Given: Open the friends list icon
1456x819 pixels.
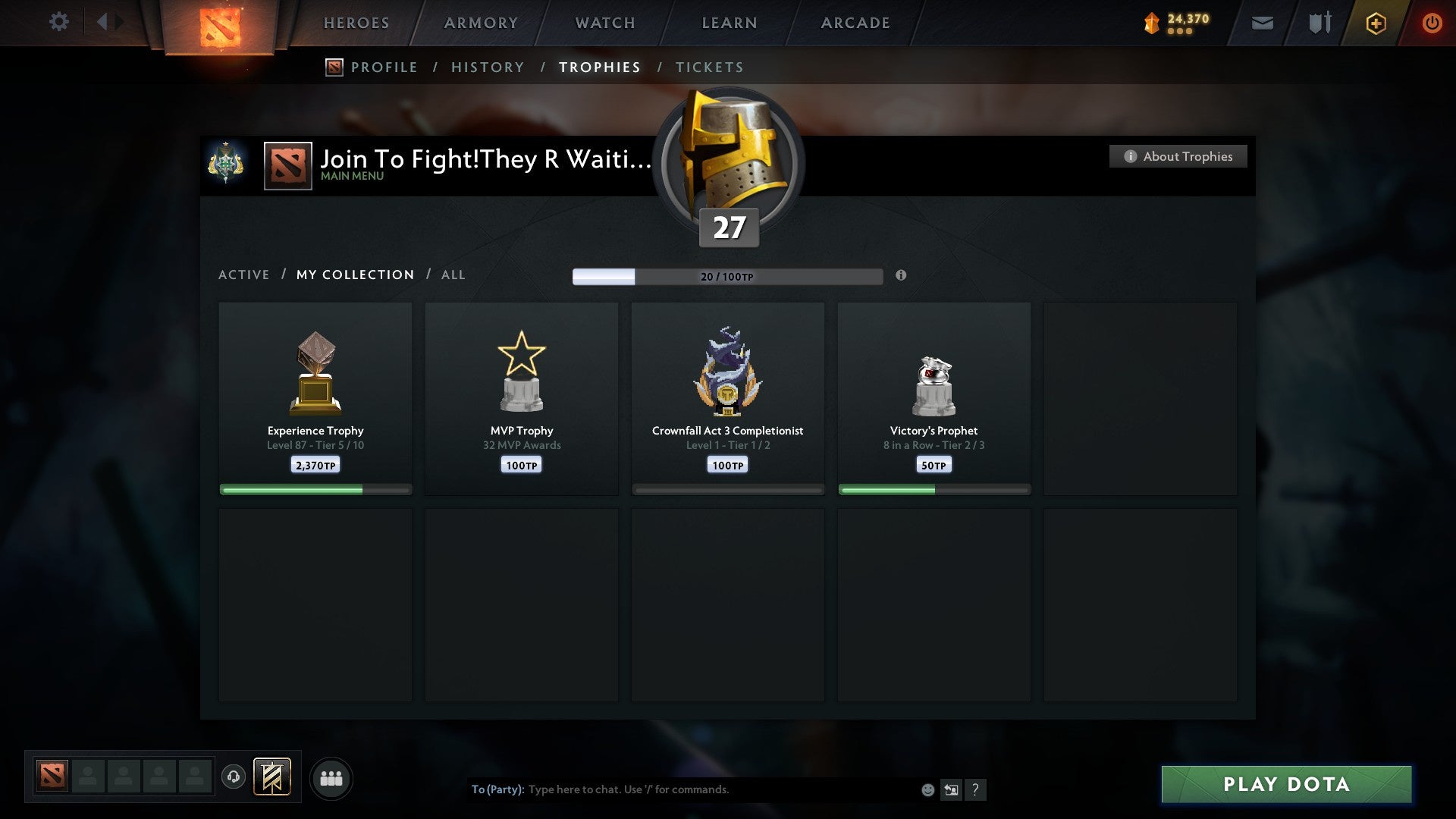Looking at the screenshot, I should (331, 777).
